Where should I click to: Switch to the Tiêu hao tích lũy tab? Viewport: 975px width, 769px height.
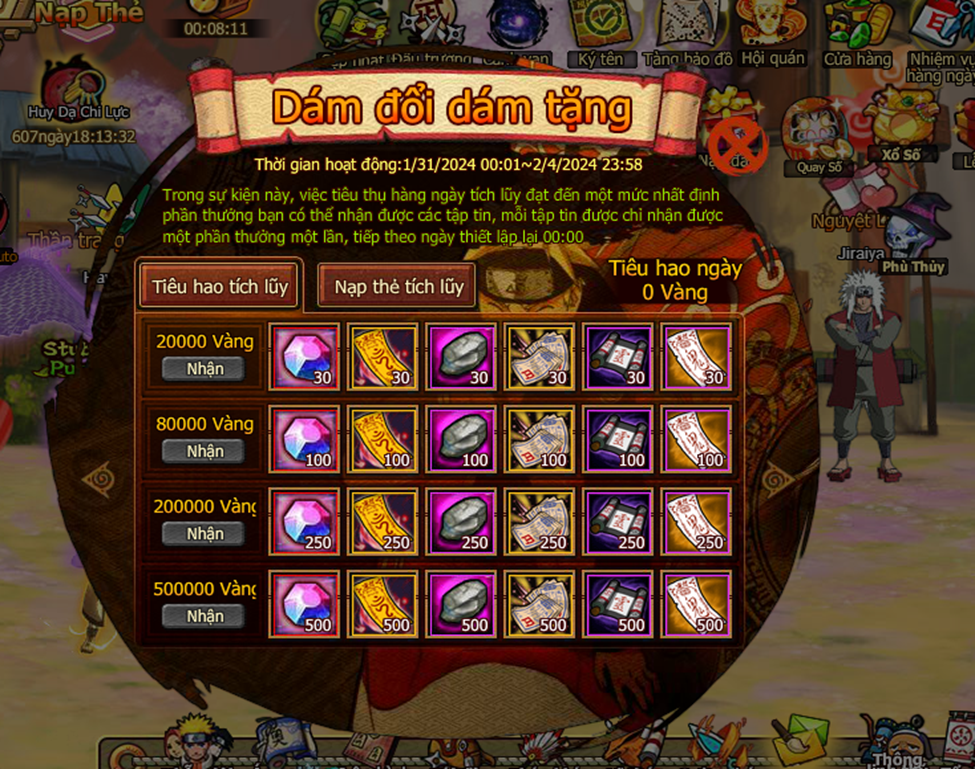pyautogui.click(x=219, y=286)
